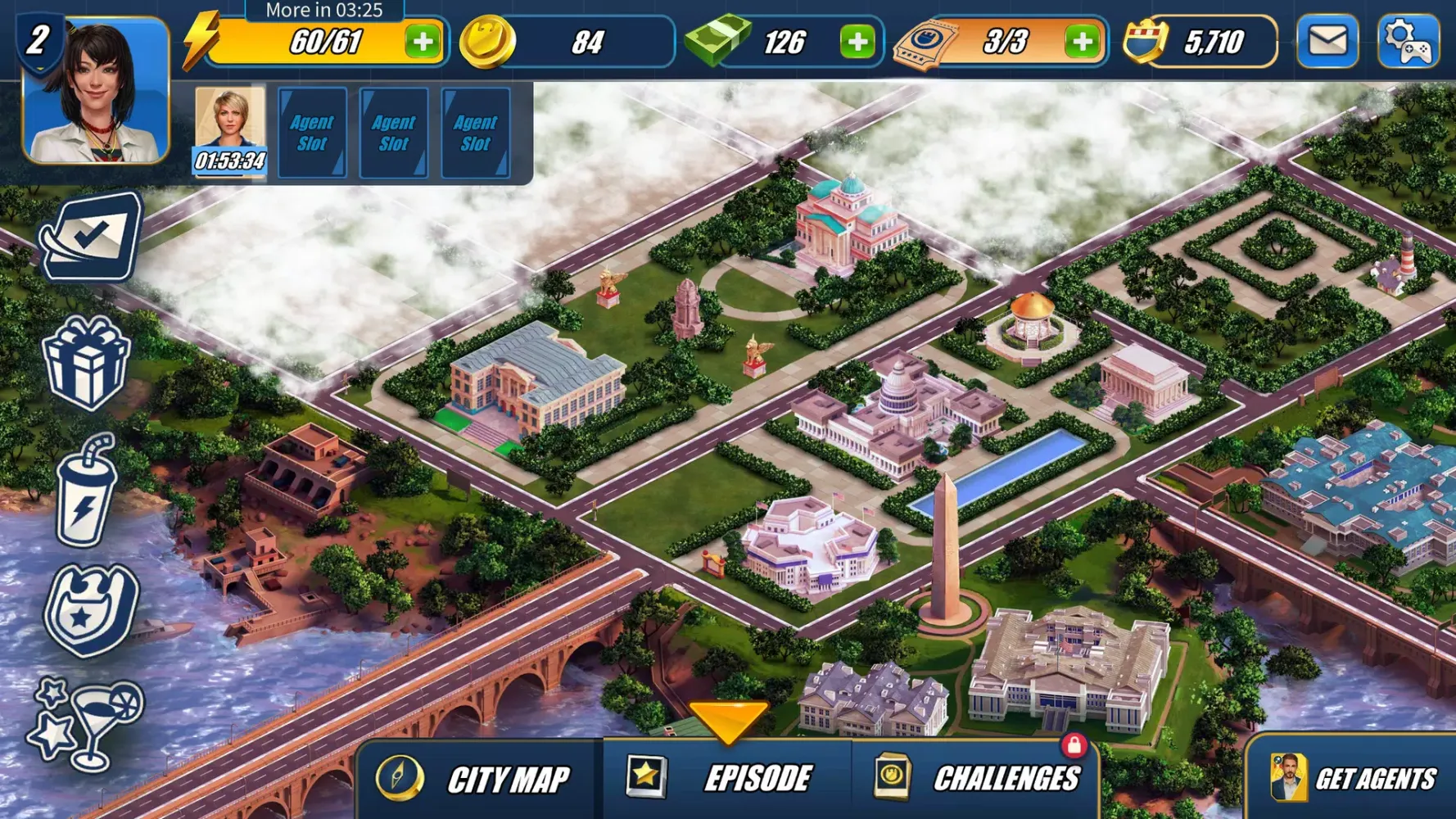Open the mail inbox
The width and height of the screenshot is (1456, 819).
coord(1327,39)
